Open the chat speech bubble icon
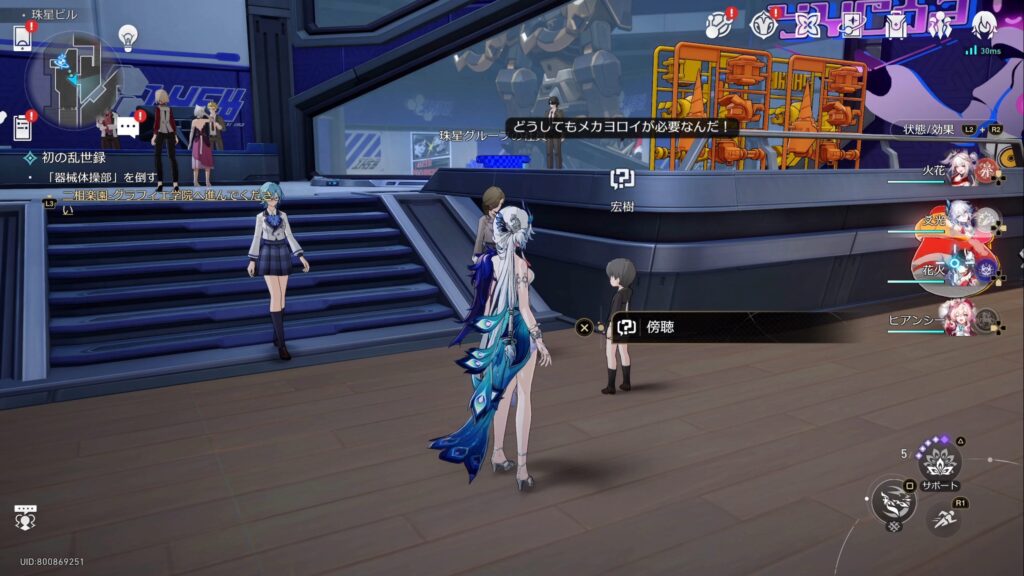Image resolution: width=1024 pixels, height=576 pixels. (127, 126)
